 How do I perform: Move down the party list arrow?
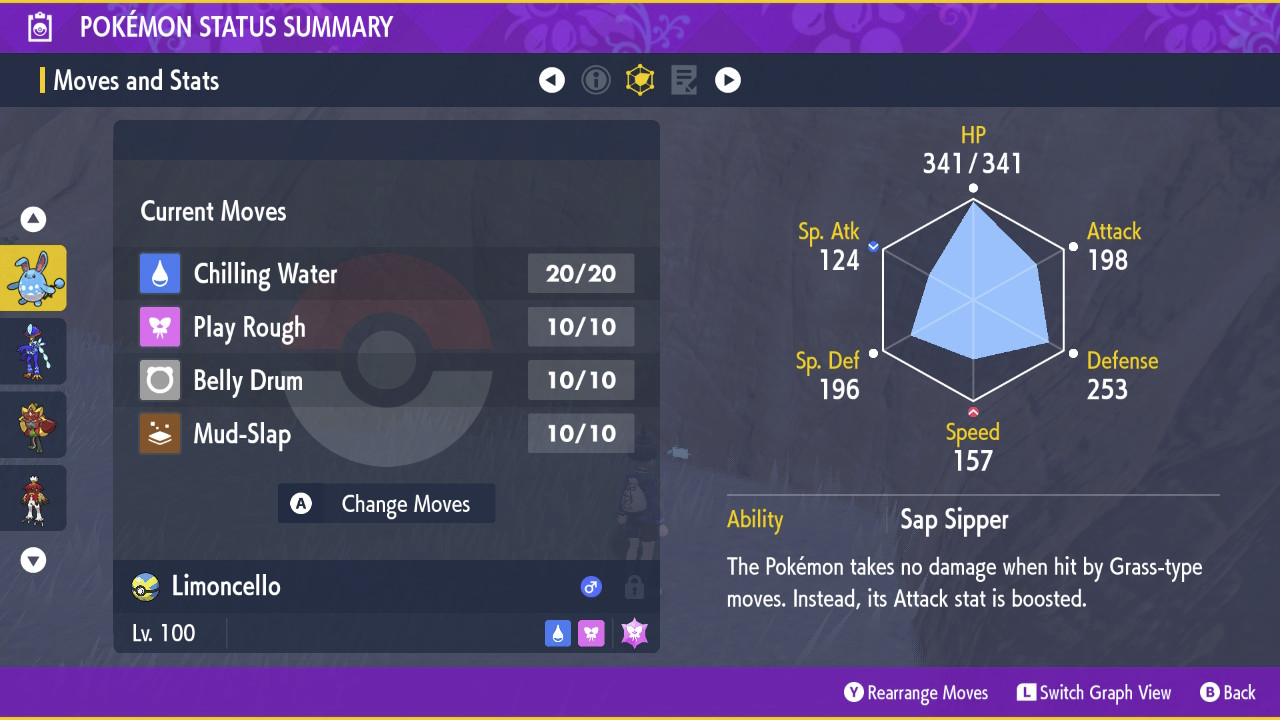tap(34, 560)
